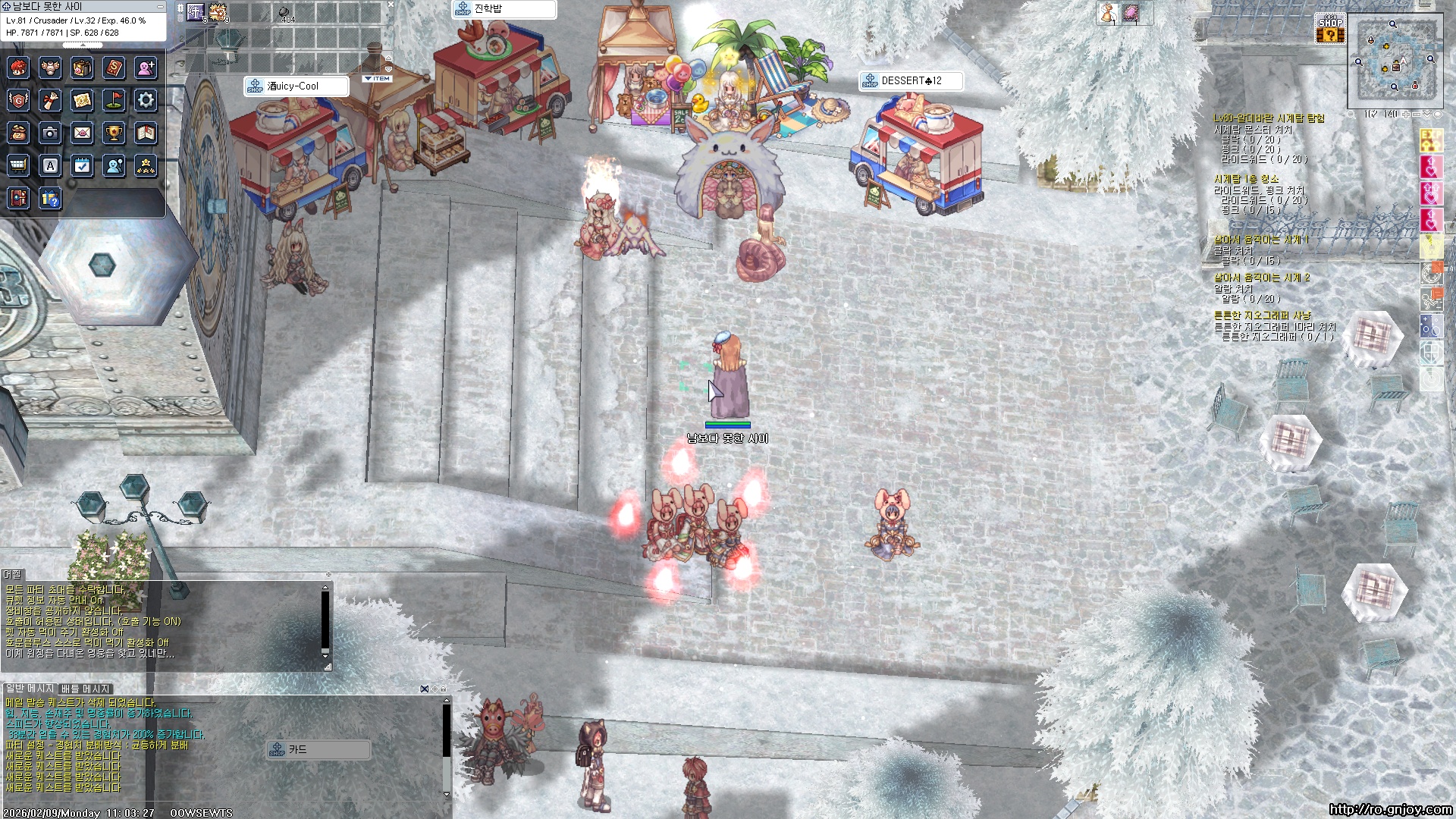Switch to the 배틀 메시지 chat tab

86,689
